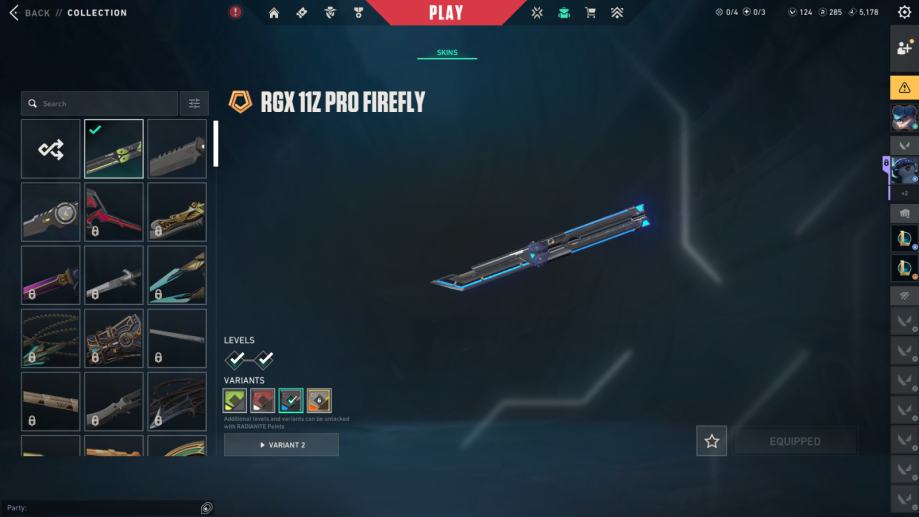
Task: Select the red variant swatch
Action: 263,401
